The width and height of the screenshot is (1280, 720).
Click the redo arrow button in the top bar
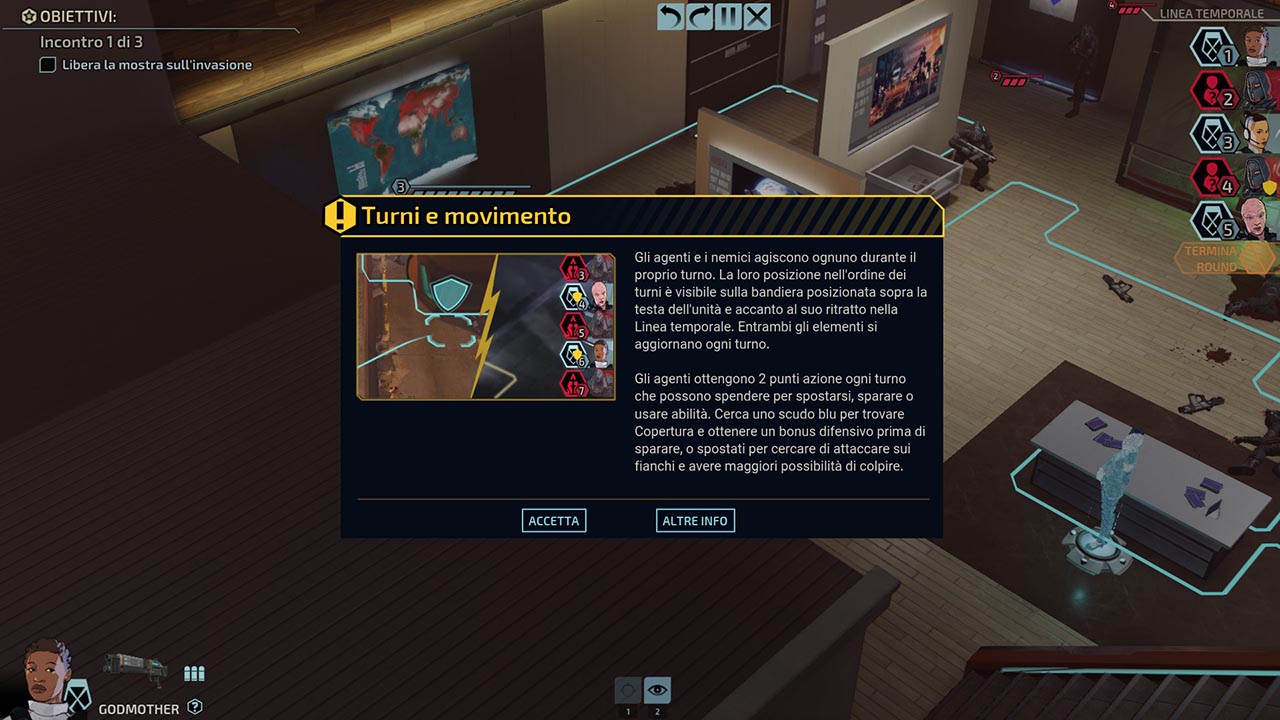click(699, 17)
